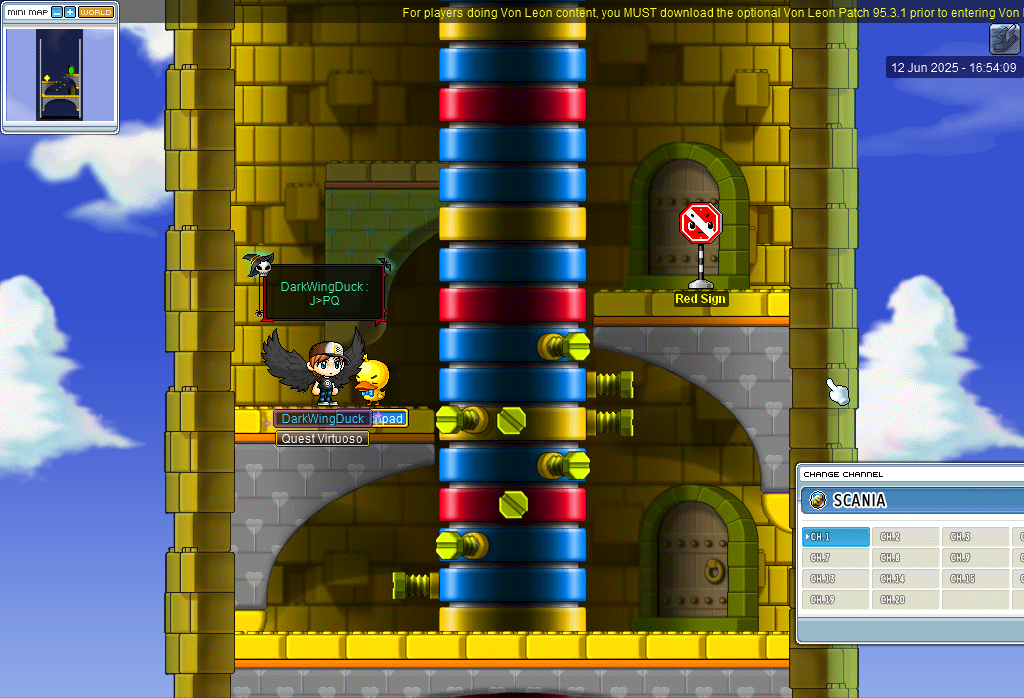Select channel CH.13
This screenshot has height=698, width=1024.
click(836, 579)
